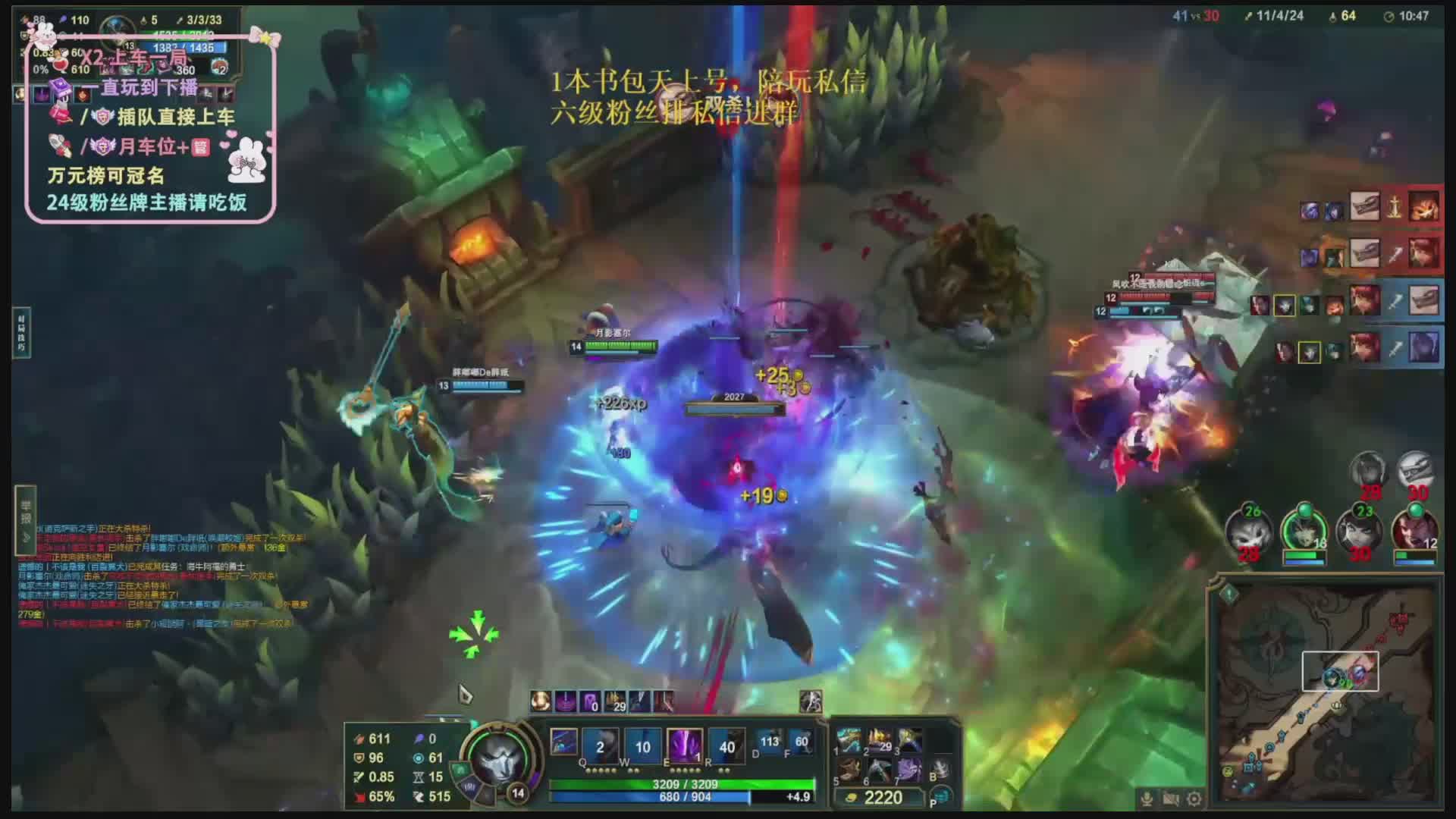
Task: Use the stacked item showing 29 in slot 2
Action: (x=880, y=741)
